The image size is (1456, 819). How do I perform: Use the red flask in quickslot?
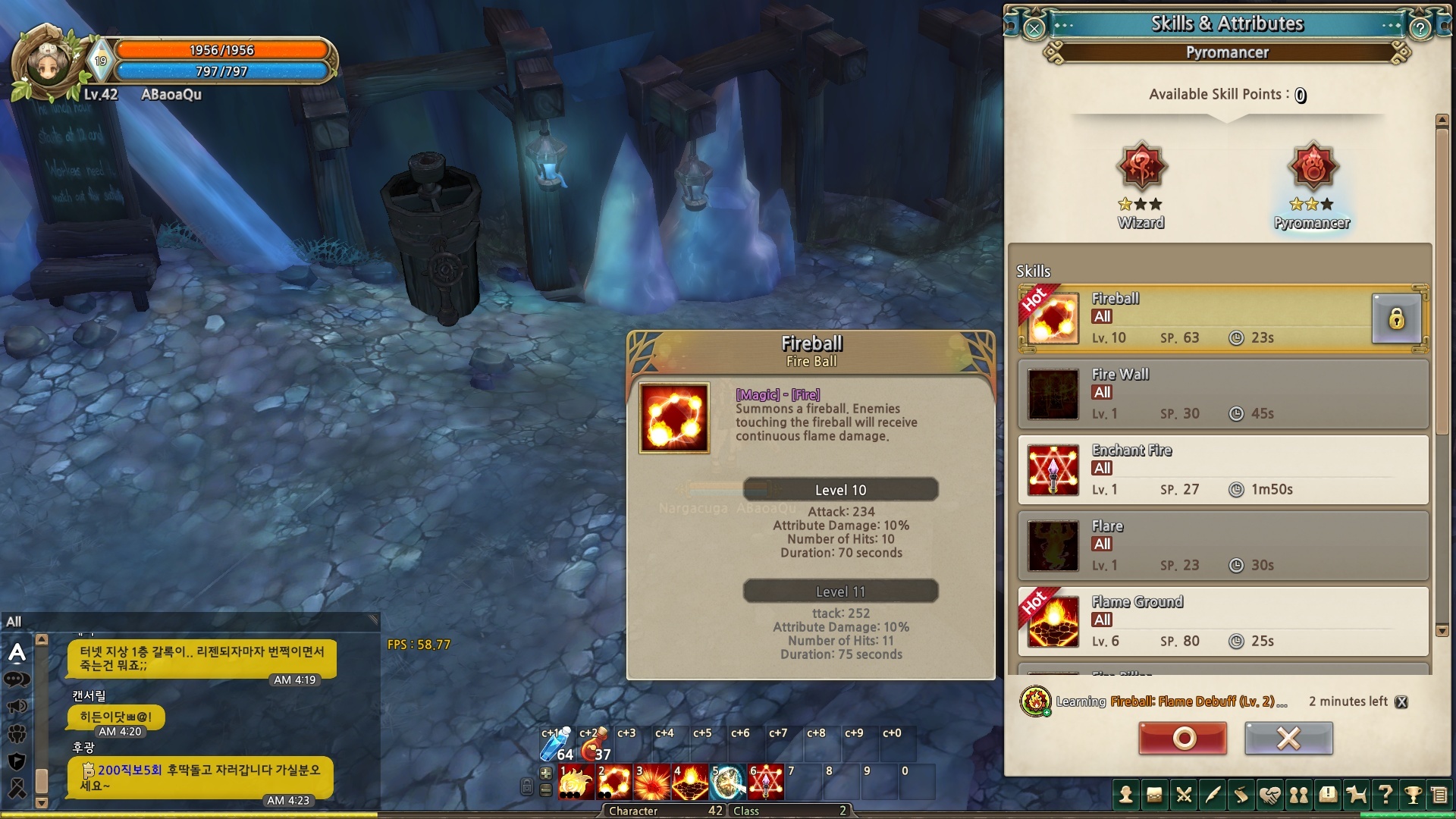click(x=593, y=745)
